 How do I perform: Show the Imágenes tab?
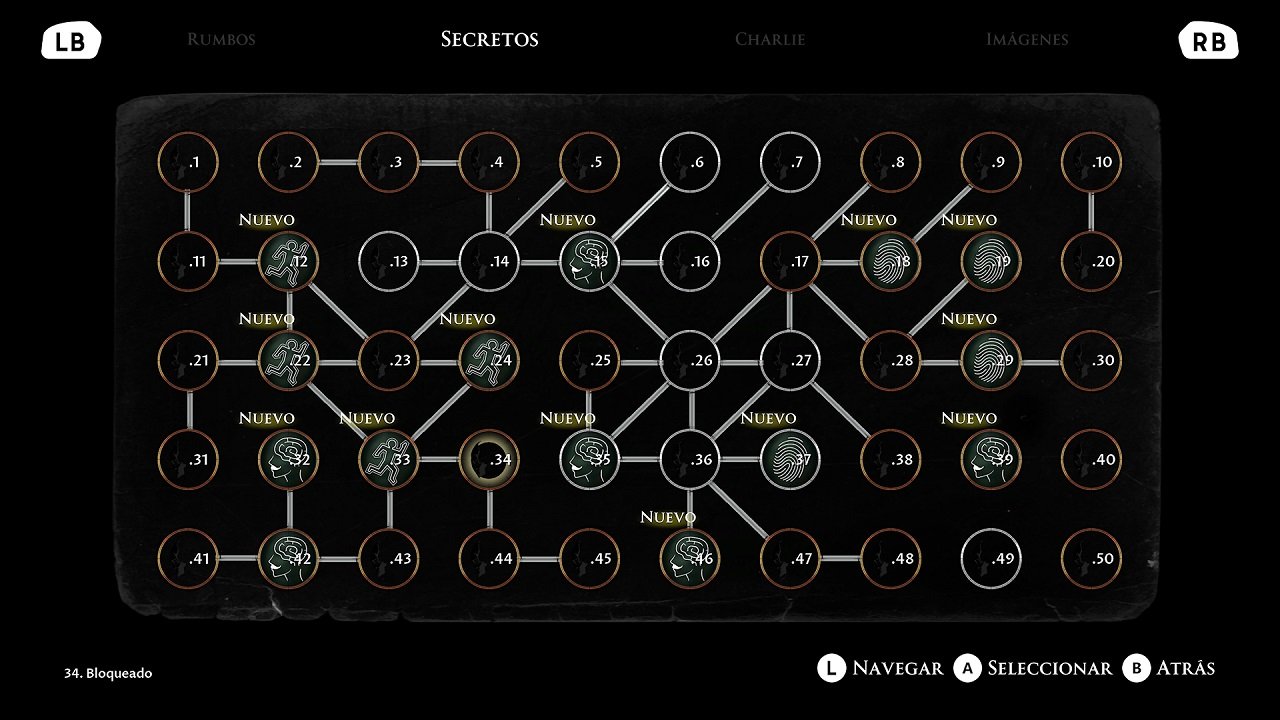(x=1026, y=40)
